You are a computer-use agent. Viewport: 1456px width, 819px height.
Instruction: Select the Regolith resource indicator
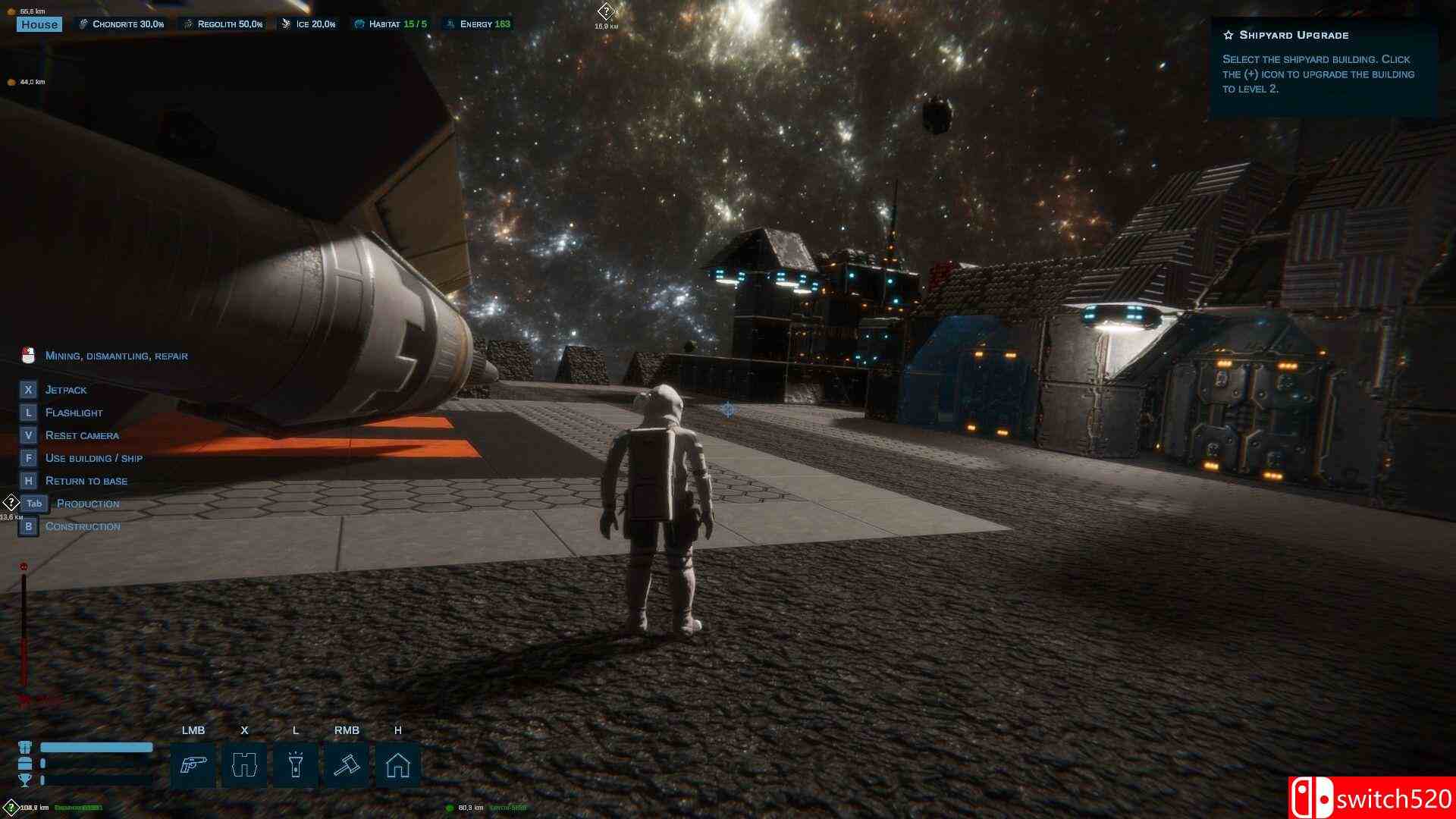(224, 24)
